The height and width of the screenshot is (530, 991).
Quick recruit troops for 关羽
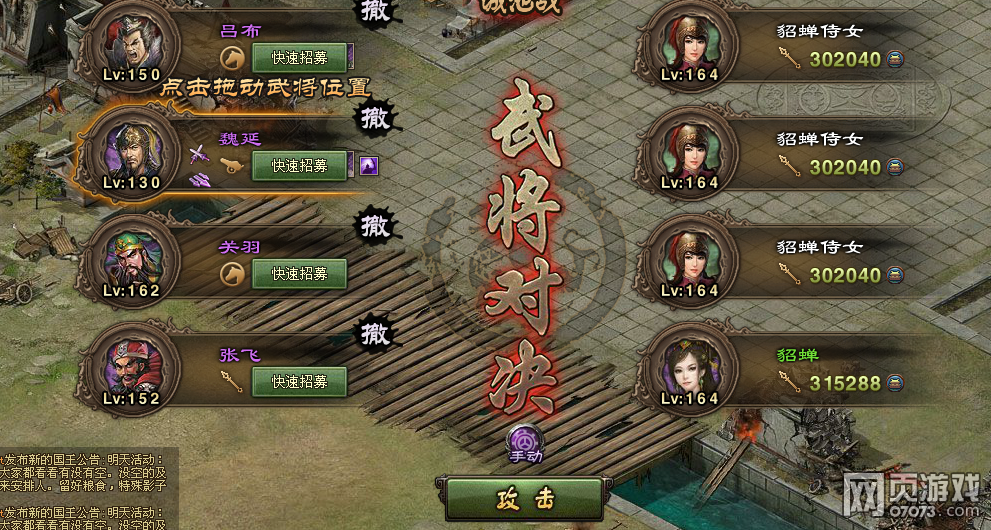(x=299, y=273)
